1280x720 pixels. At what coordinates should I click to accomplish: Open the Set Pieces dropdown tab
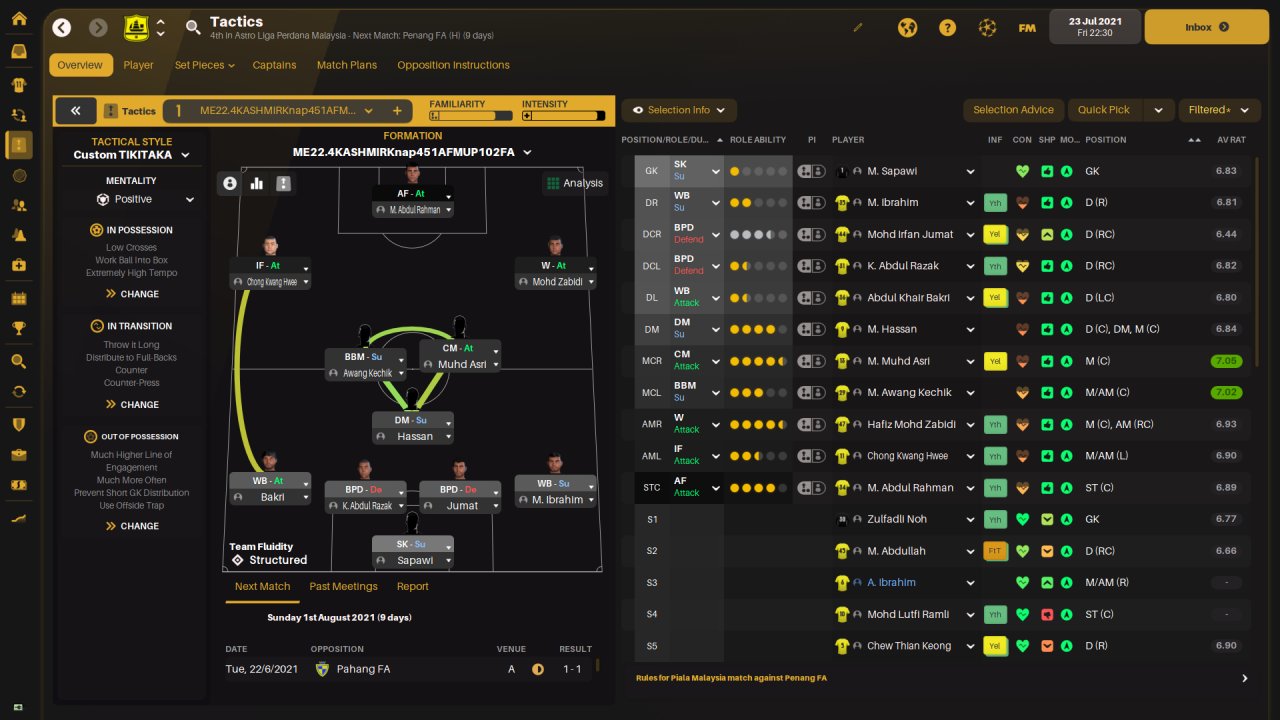[x=204, y=65]
